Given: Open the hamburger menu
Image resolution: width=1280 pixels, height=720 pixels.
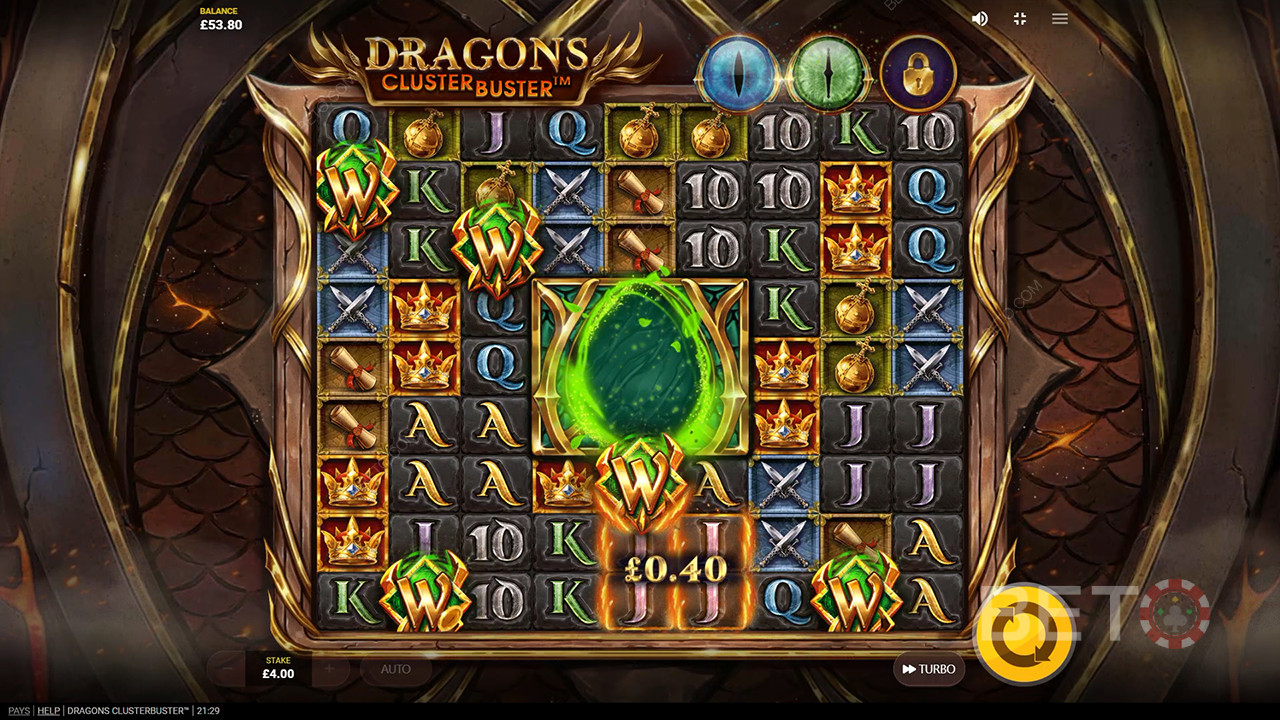Looking at the screenshot, I should 1060,19.
